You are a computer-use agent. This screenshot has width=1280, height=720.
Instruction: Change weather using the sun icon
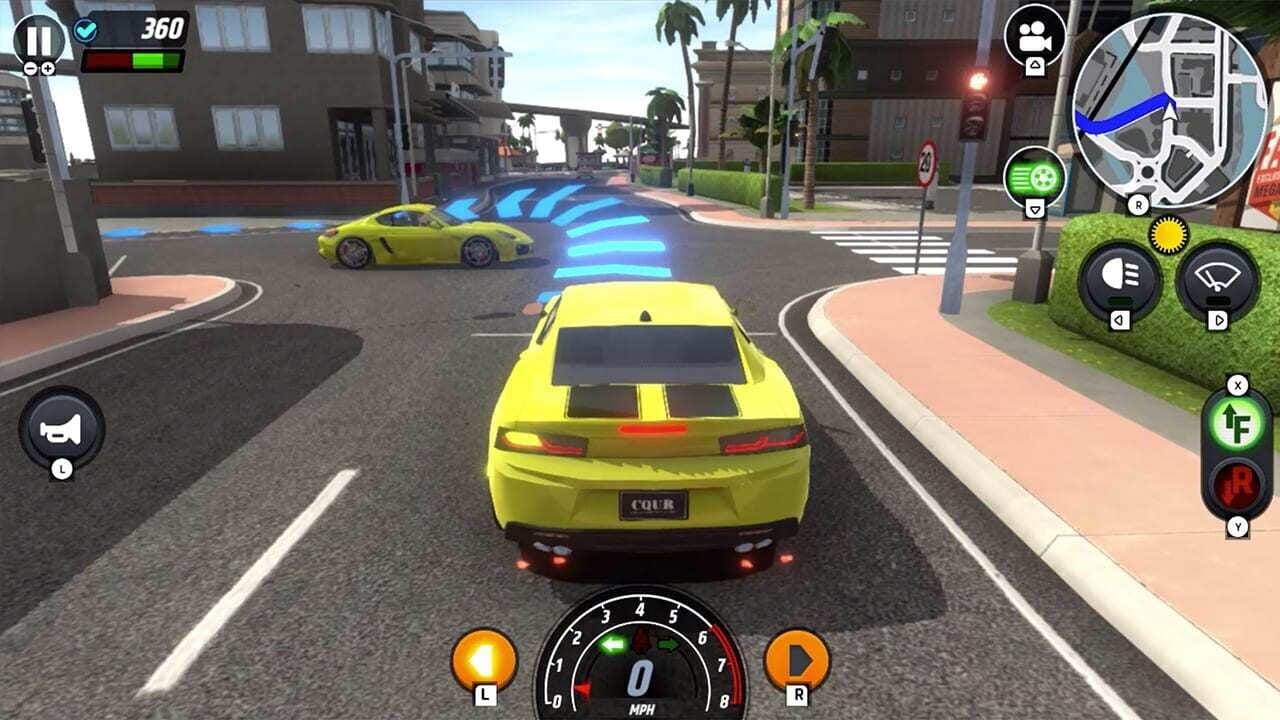pyautogui.click(x=1166, y=232)
